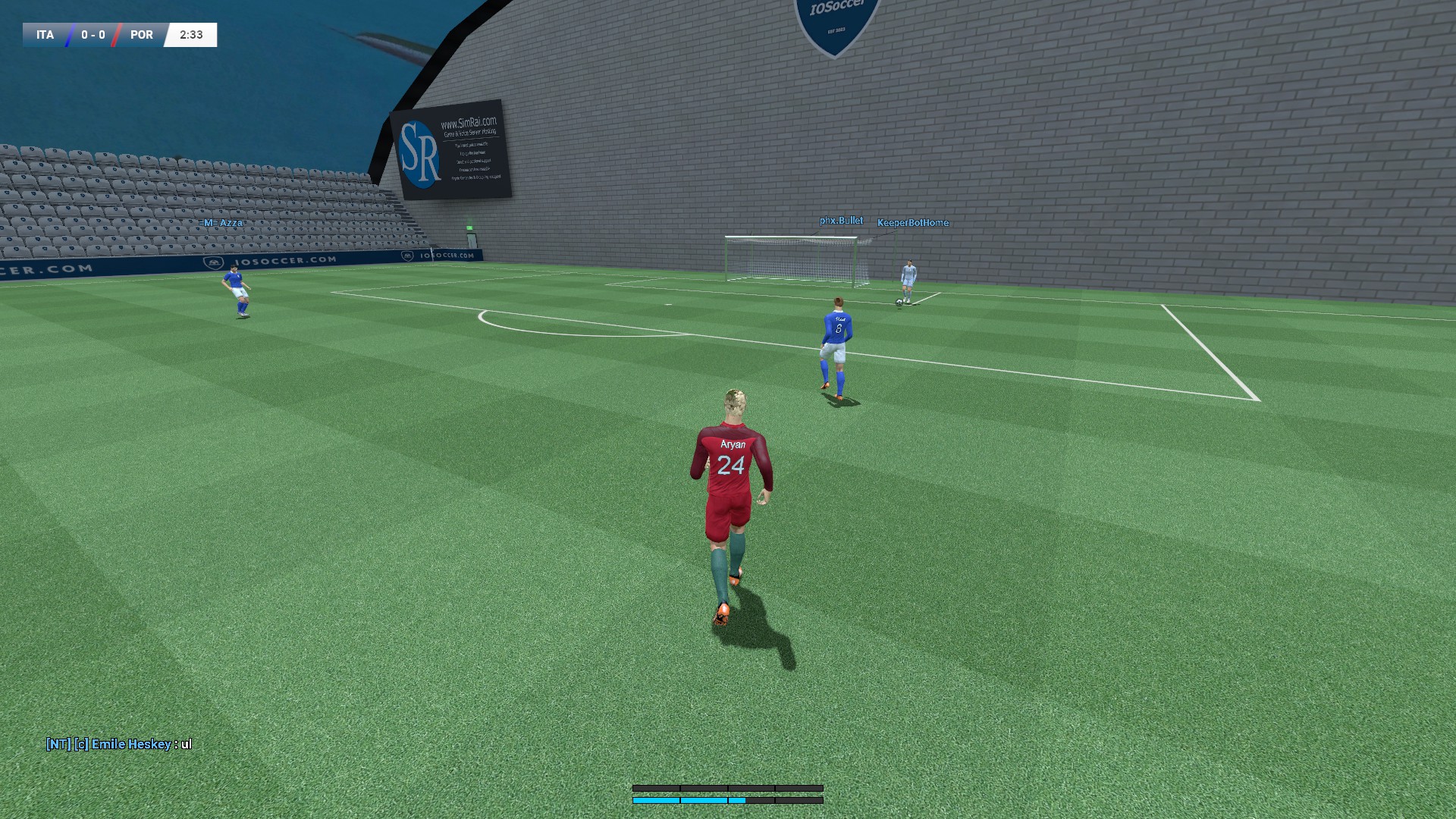Click the POR team abbreviation
This screenshot has height=819, width=1456.
pos(141,35)
